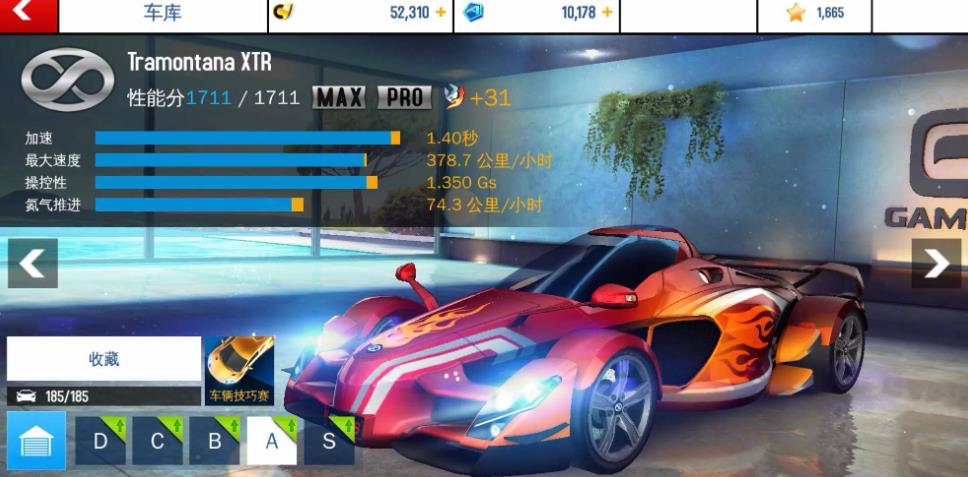The height and width of the screenshot is (477, 968).
Task: Show the next car in garage
Action: tap(936, 263)
